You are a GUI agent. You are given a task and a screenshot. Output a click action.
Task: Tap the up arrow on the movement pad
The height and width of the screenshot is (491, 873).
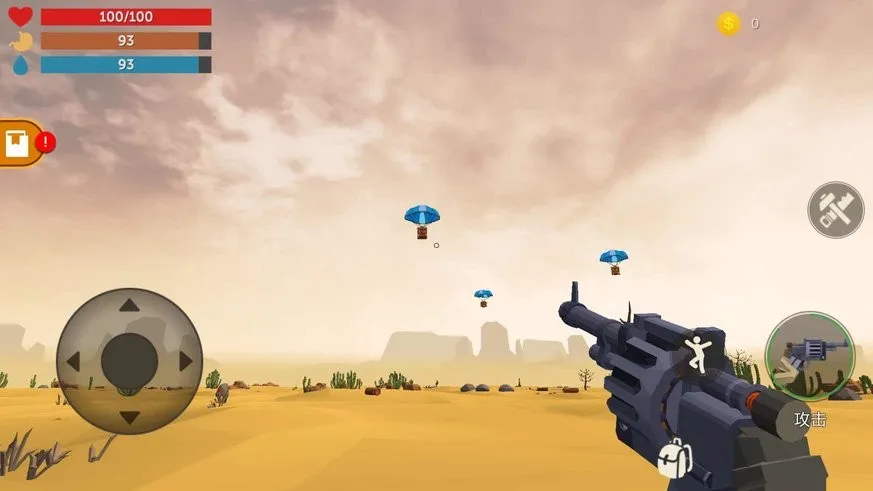[129, 306]
